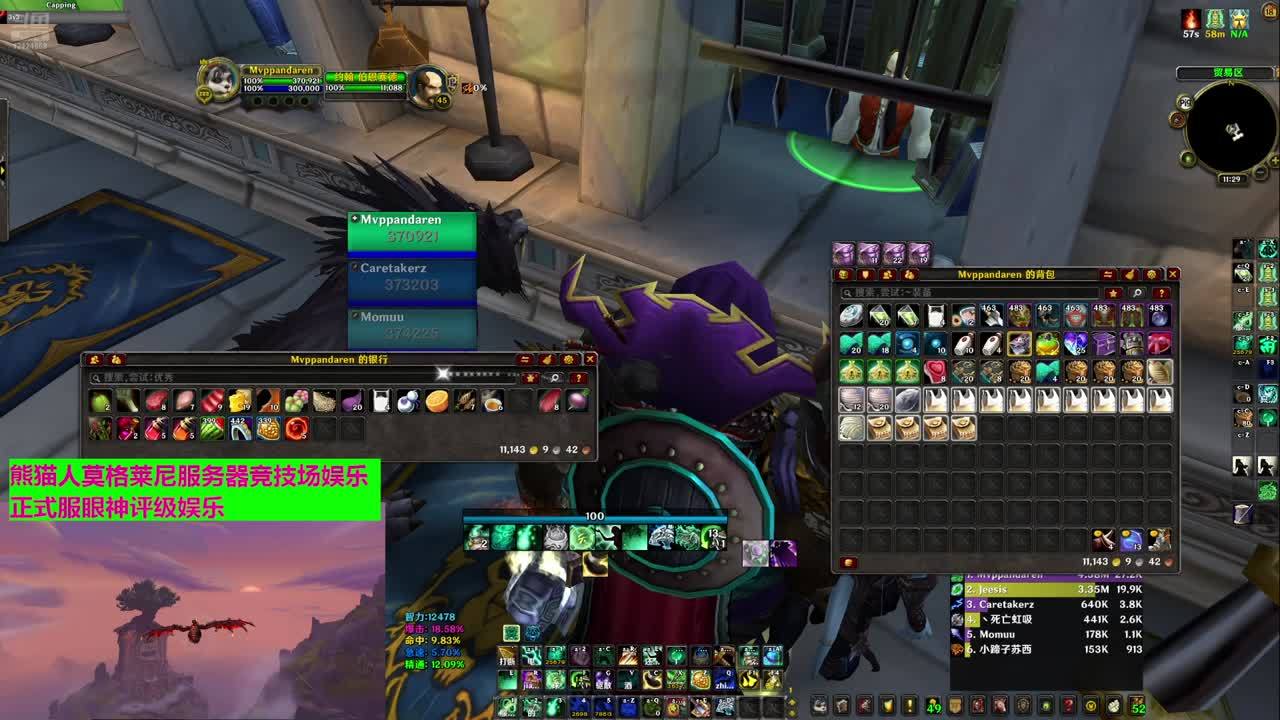
Task: Open the backpack help question mark button
Action: tap(1161, 293)
